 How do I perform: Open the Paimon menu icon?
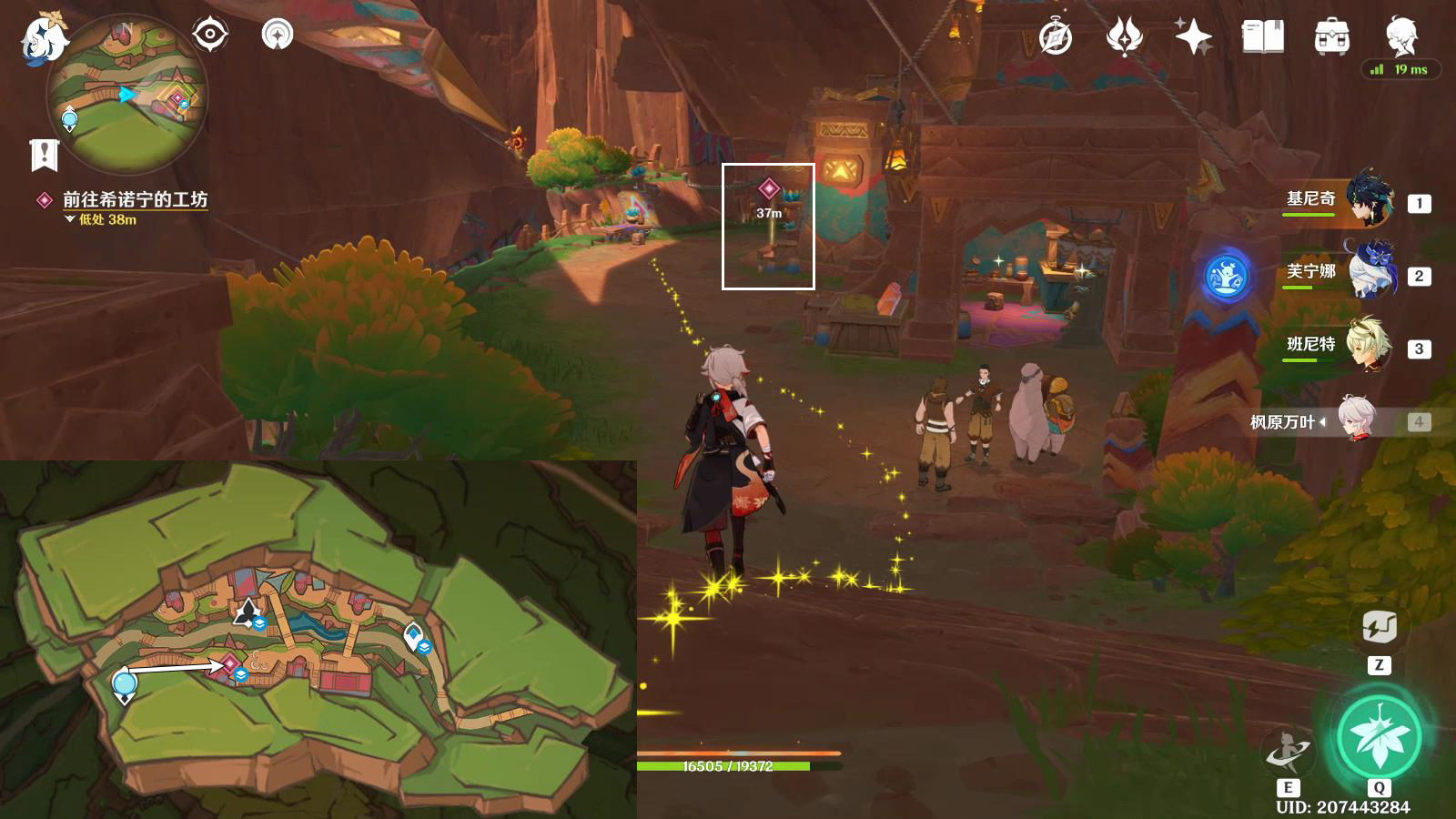44,40
